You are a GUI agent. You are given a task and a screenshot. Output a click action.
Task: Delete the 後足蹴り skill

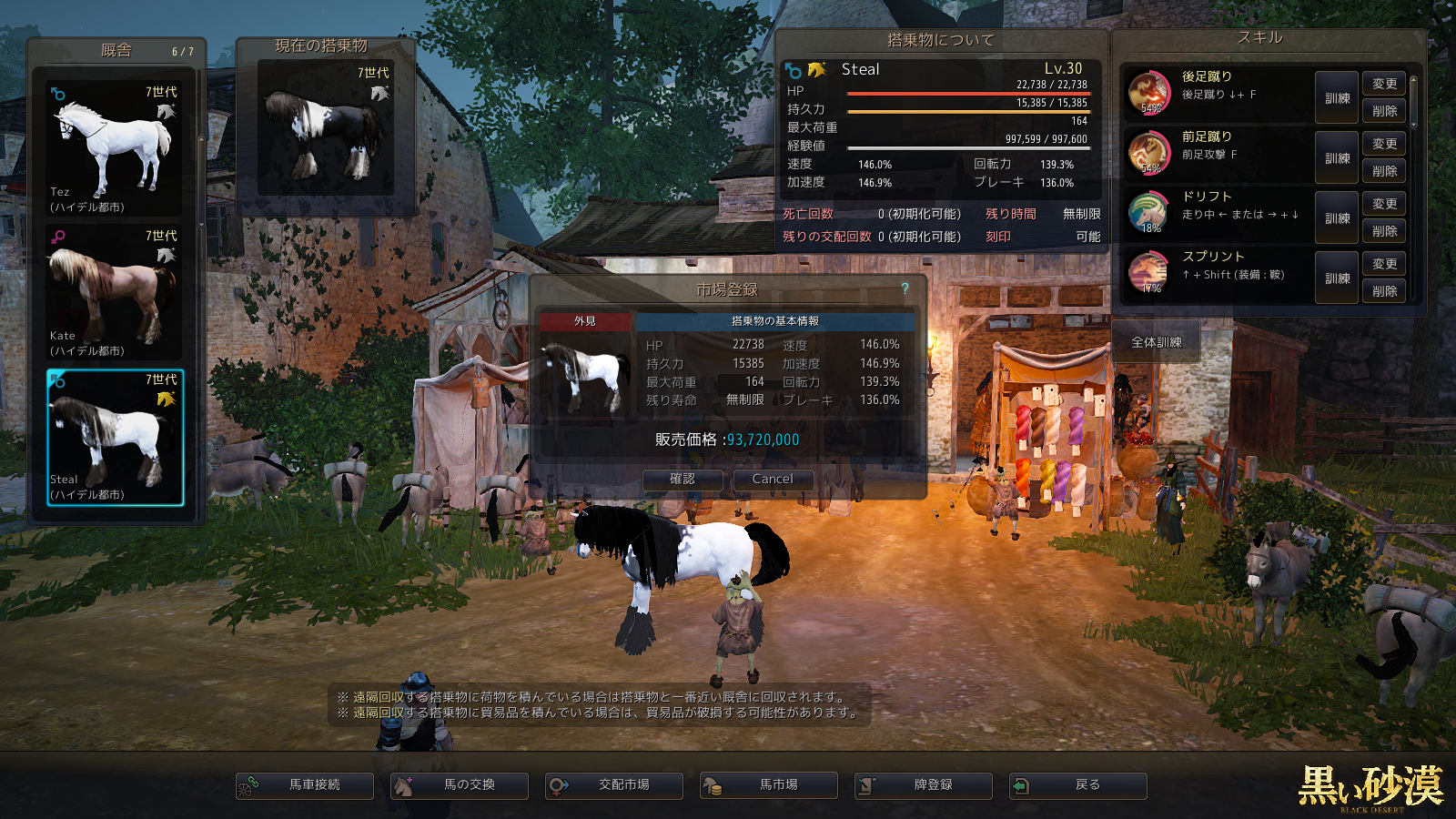point(1384,111)
